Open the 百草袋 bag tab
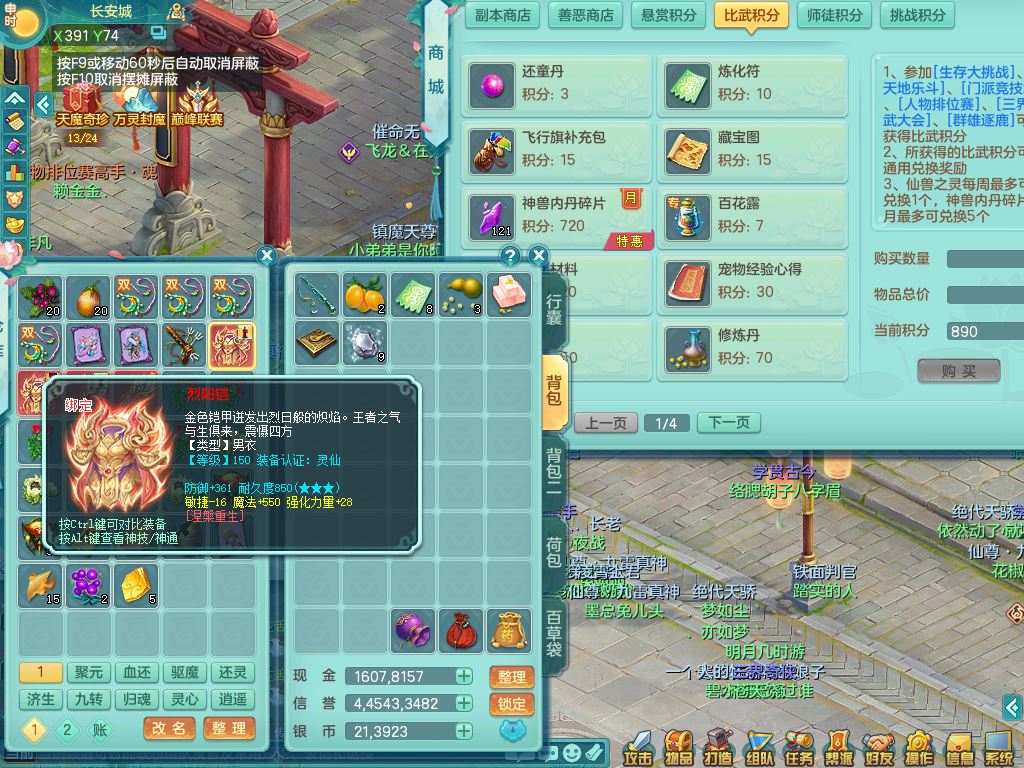Image resolution: width=1024 pixels, height=768 pixels. click(x=554, y=632)
